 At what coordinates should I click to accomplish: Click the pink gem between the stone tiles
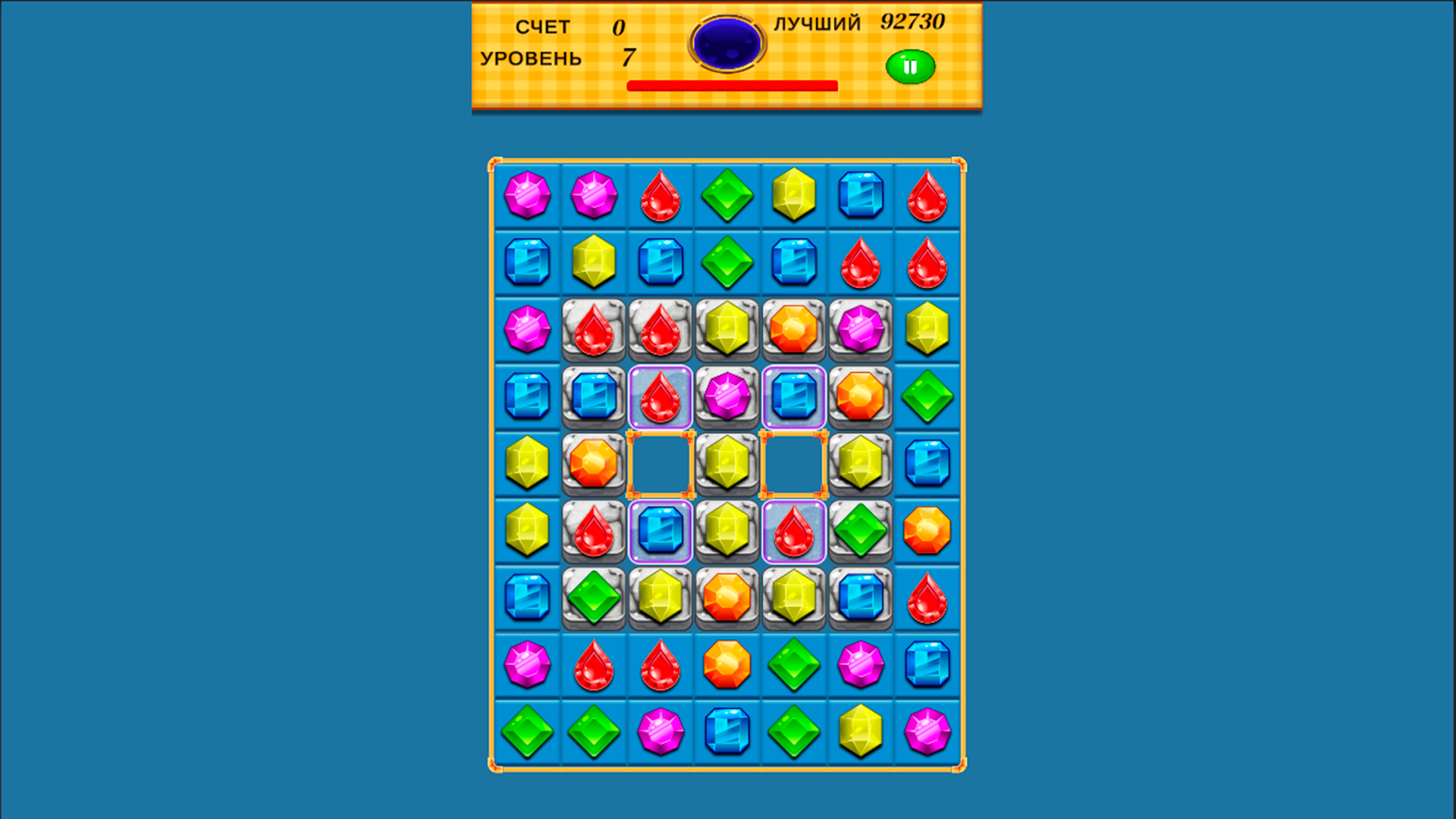click(727, 396)
